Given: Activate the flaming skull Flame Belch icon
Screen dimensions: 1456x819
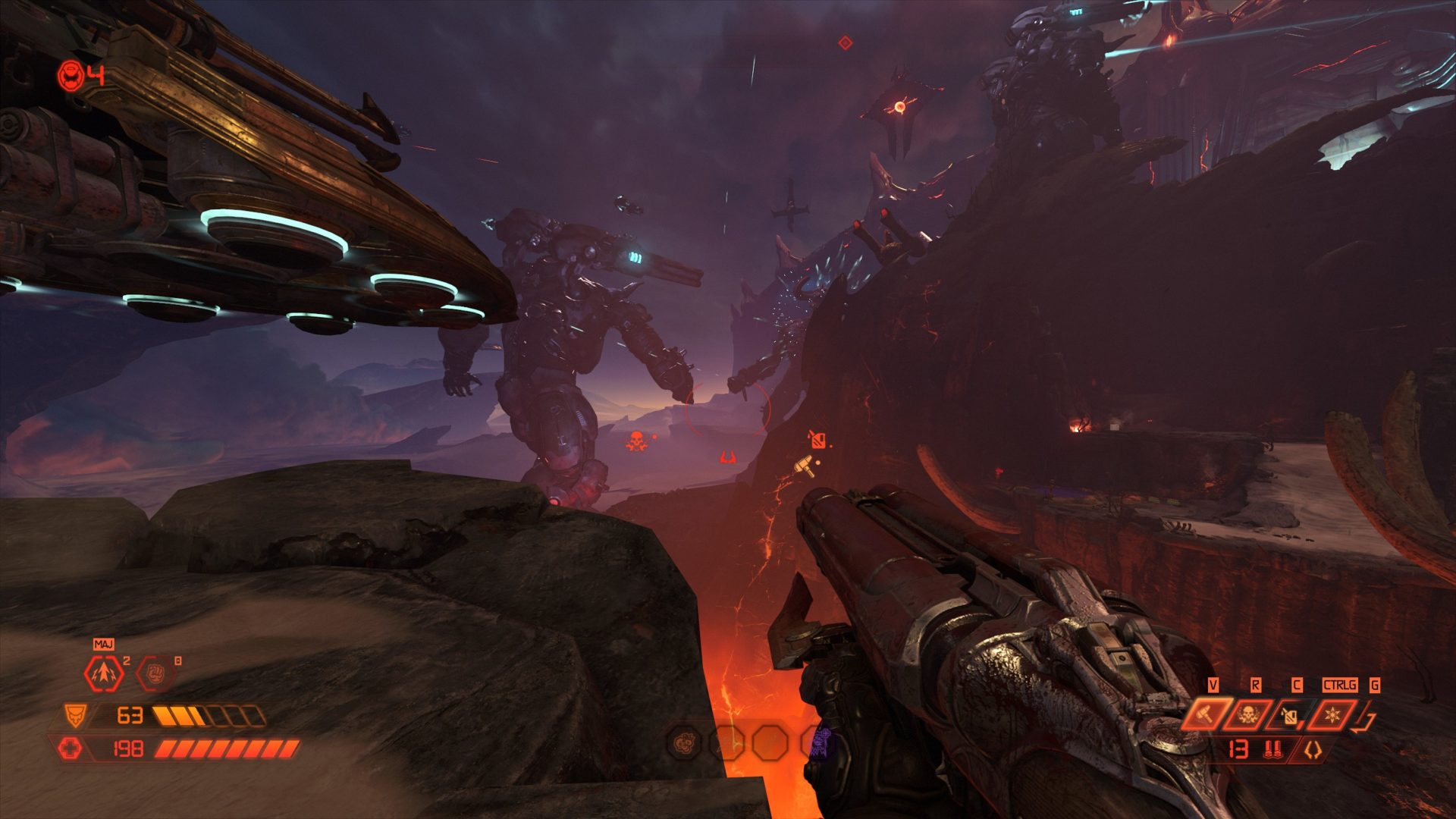Looking at the screenshot, I should click(x=1248, y=714).
